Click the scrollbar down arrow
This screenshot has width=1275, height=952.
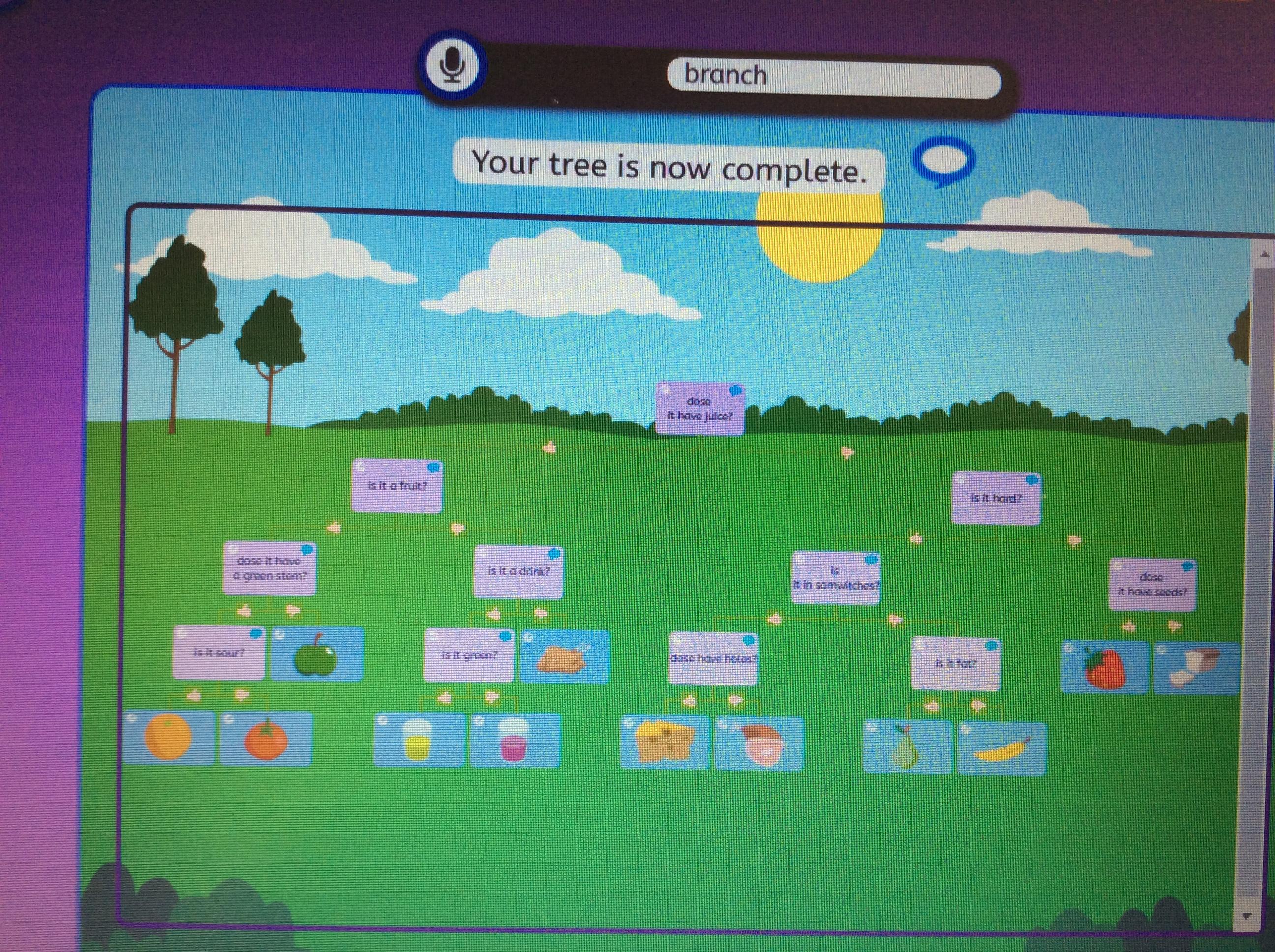point(1263,916)
